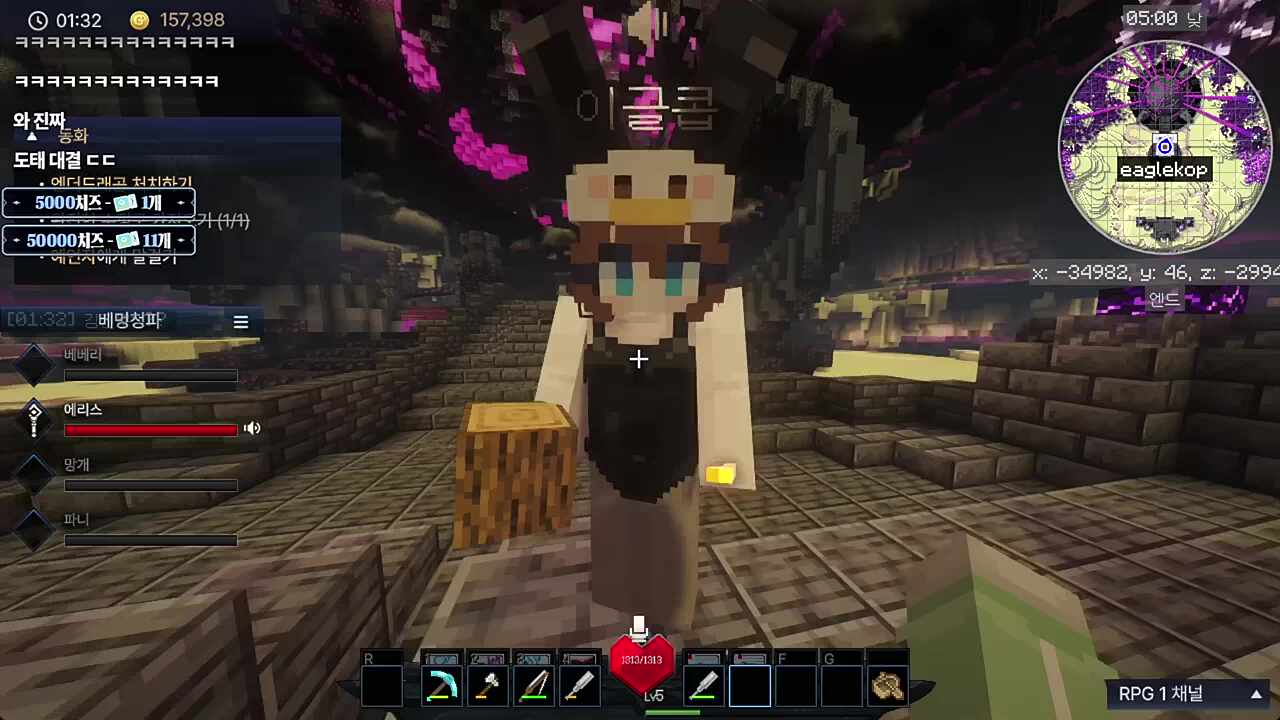Select party member 베베리

83,355
